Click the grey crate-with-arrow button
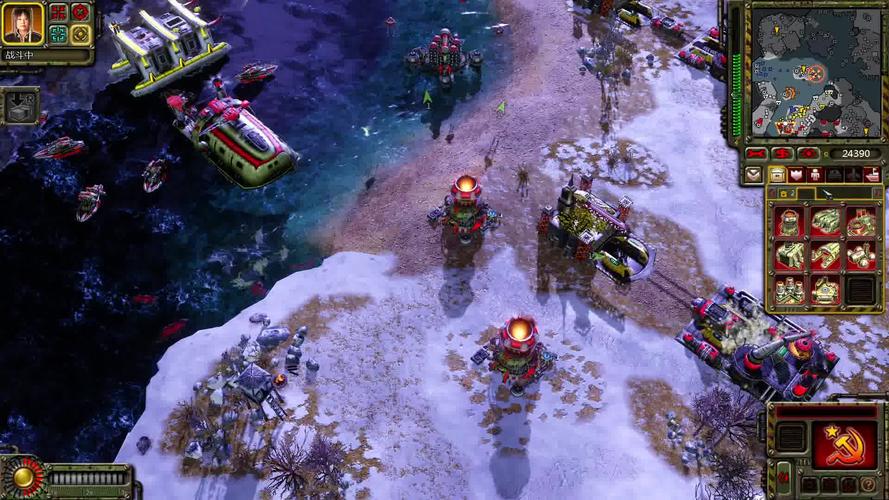Viewport: 889px width, 500px height. (19, 104)
